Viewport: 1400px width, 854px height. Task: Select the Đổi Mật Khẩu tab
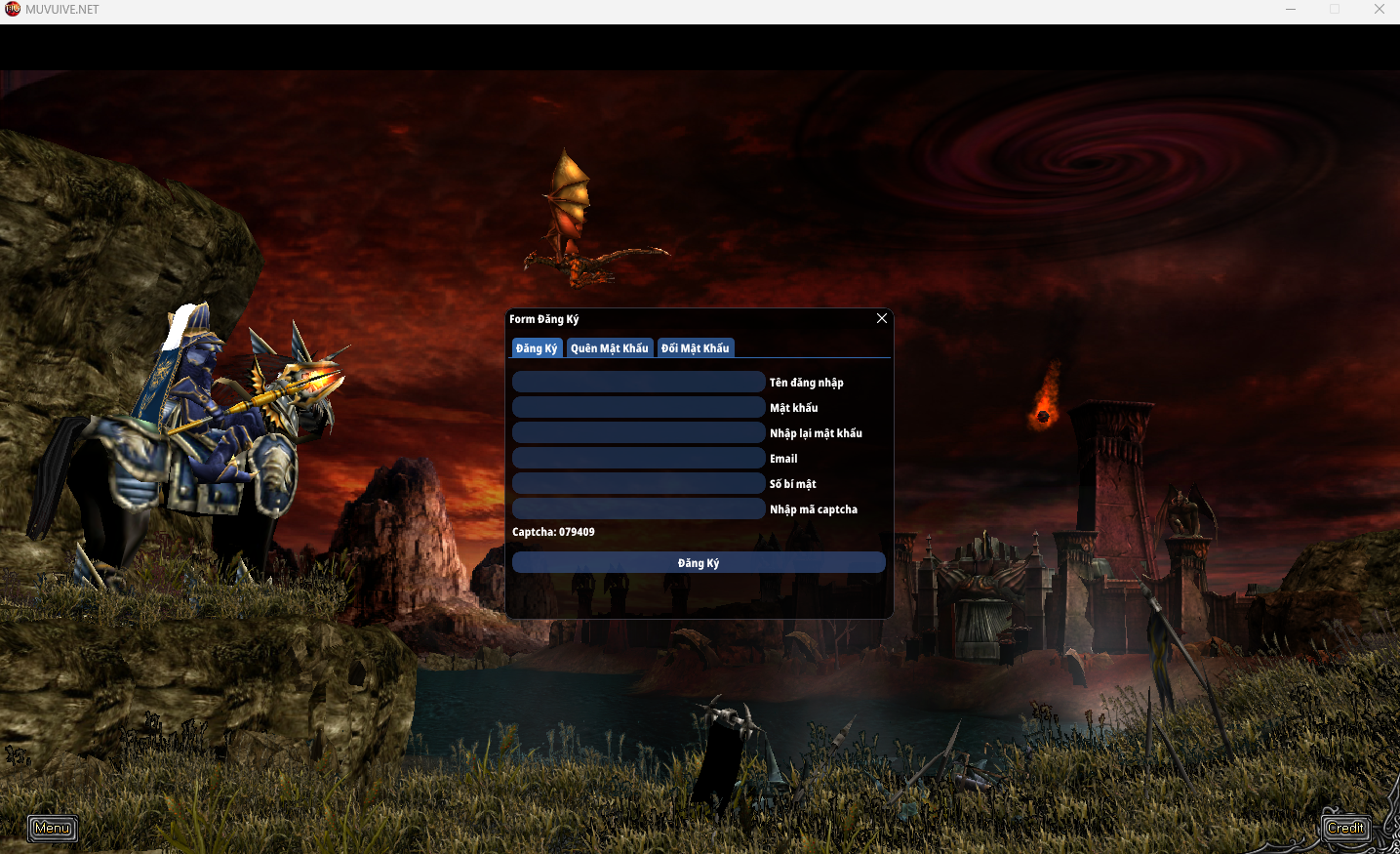click(696, 348)
